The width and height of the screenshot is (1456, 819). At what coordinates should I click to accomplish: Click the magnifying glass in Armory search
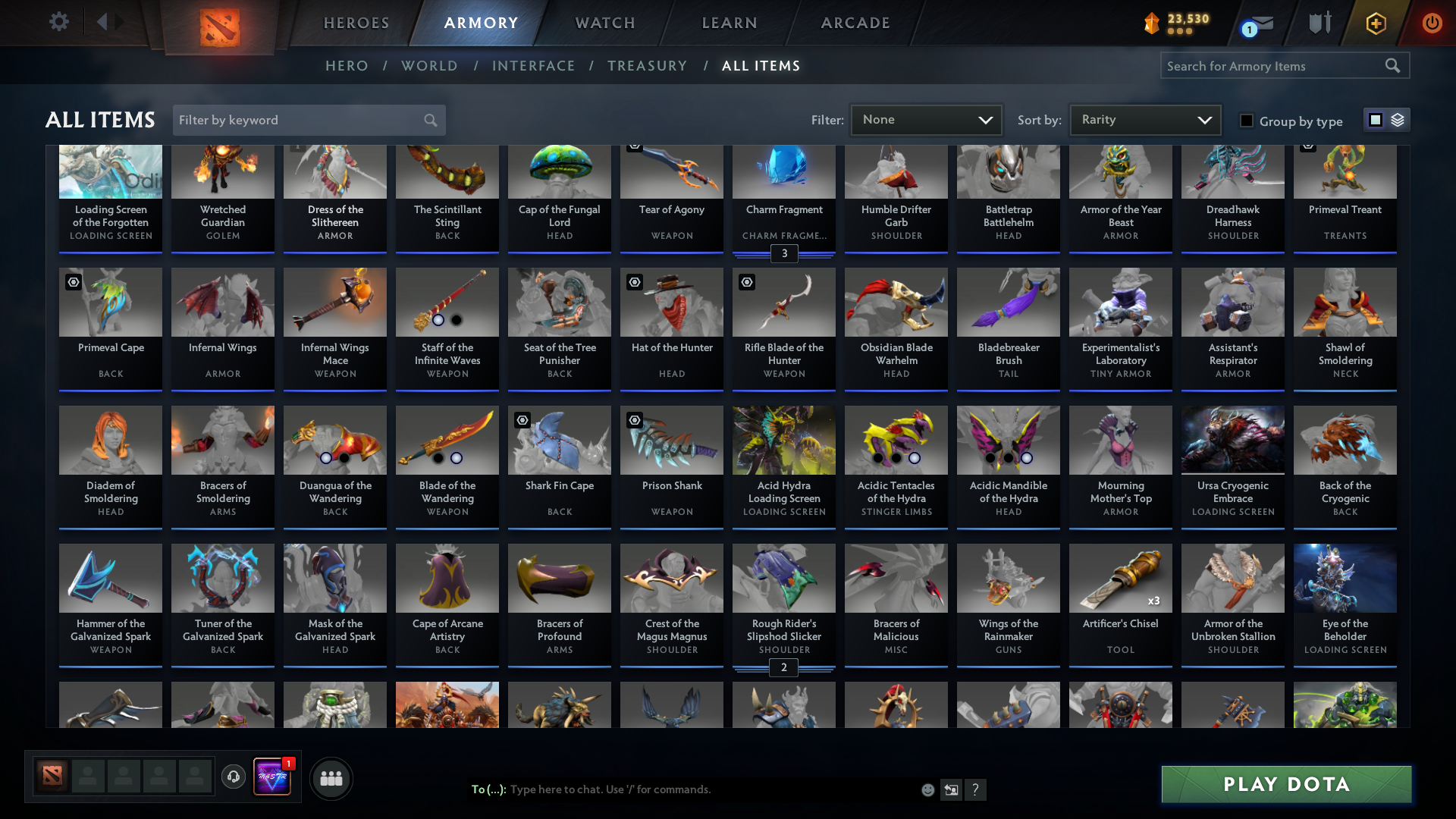tap(1393, 65)
